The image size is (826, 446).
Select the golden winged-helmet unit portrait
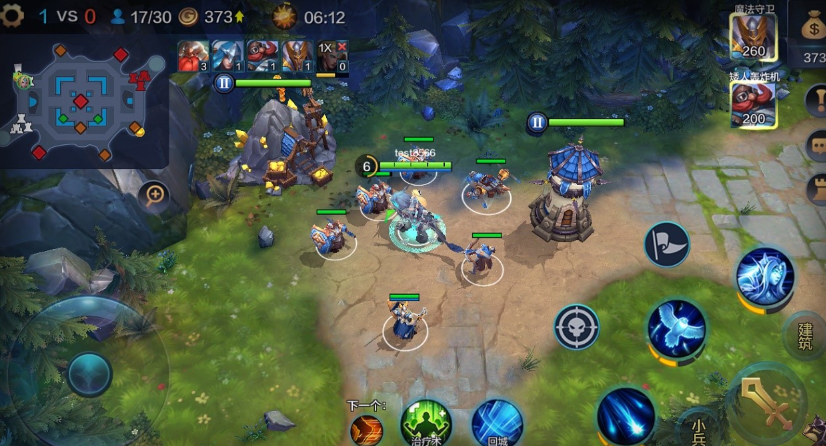pyautogui.click(x=295, y=56)
